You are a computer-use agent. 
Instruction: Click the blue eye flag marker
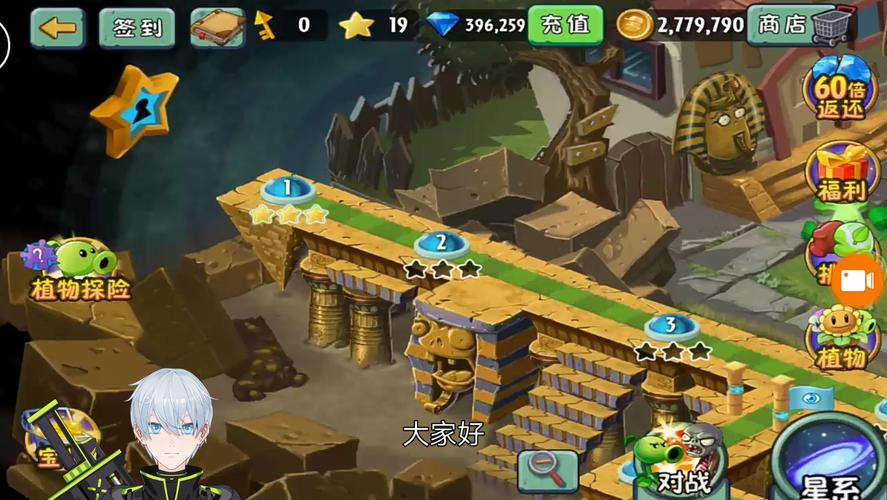(x=811, y=397)
